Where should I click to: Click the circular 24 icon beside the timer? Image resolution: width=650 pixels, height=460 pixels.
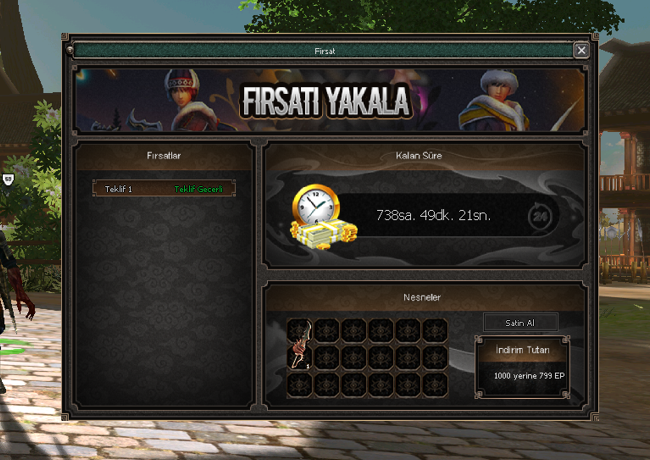pyautogui.click(x=540, y=215)
